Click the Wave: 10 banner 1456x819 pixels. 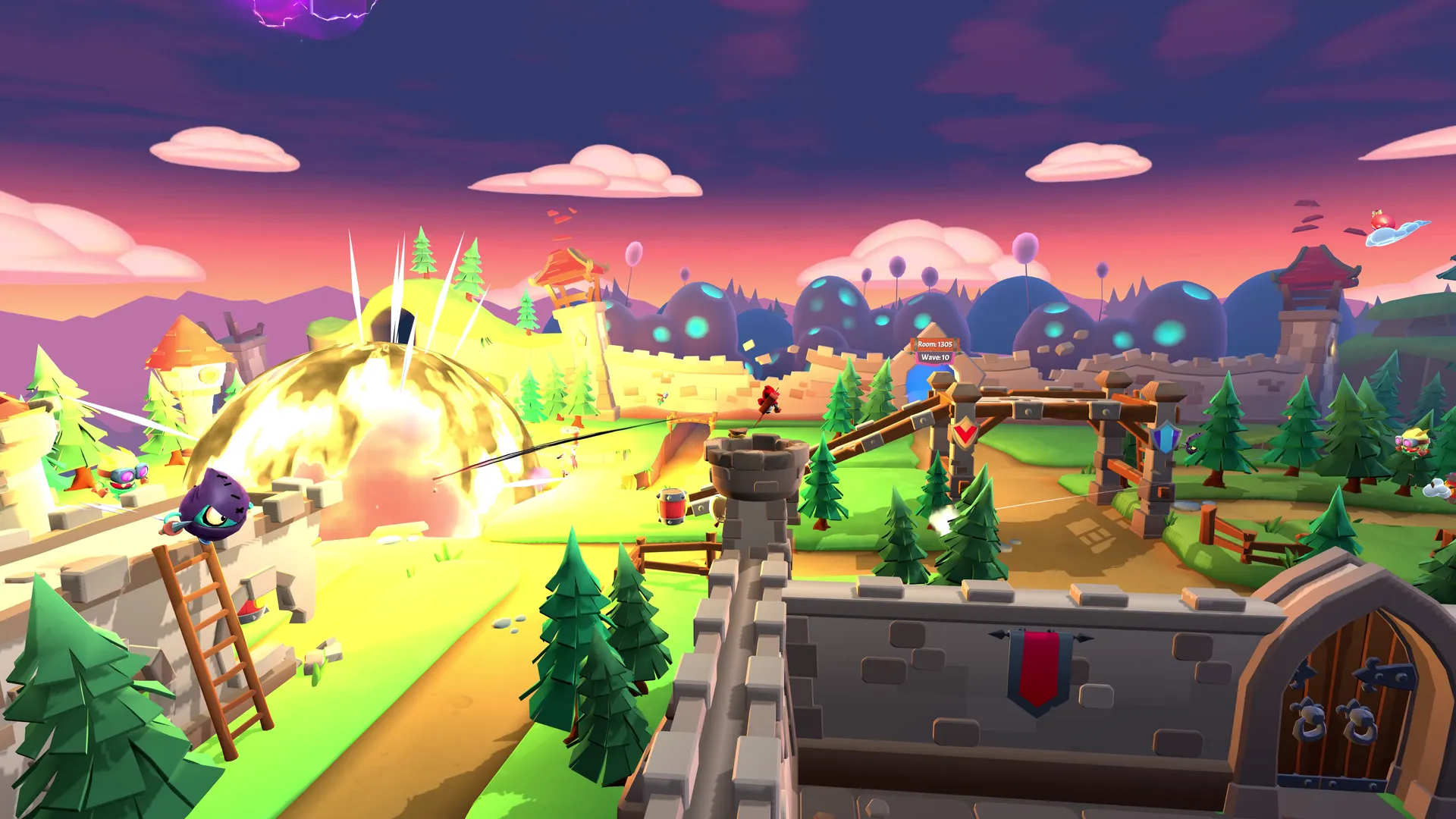[x=935, y=359]
